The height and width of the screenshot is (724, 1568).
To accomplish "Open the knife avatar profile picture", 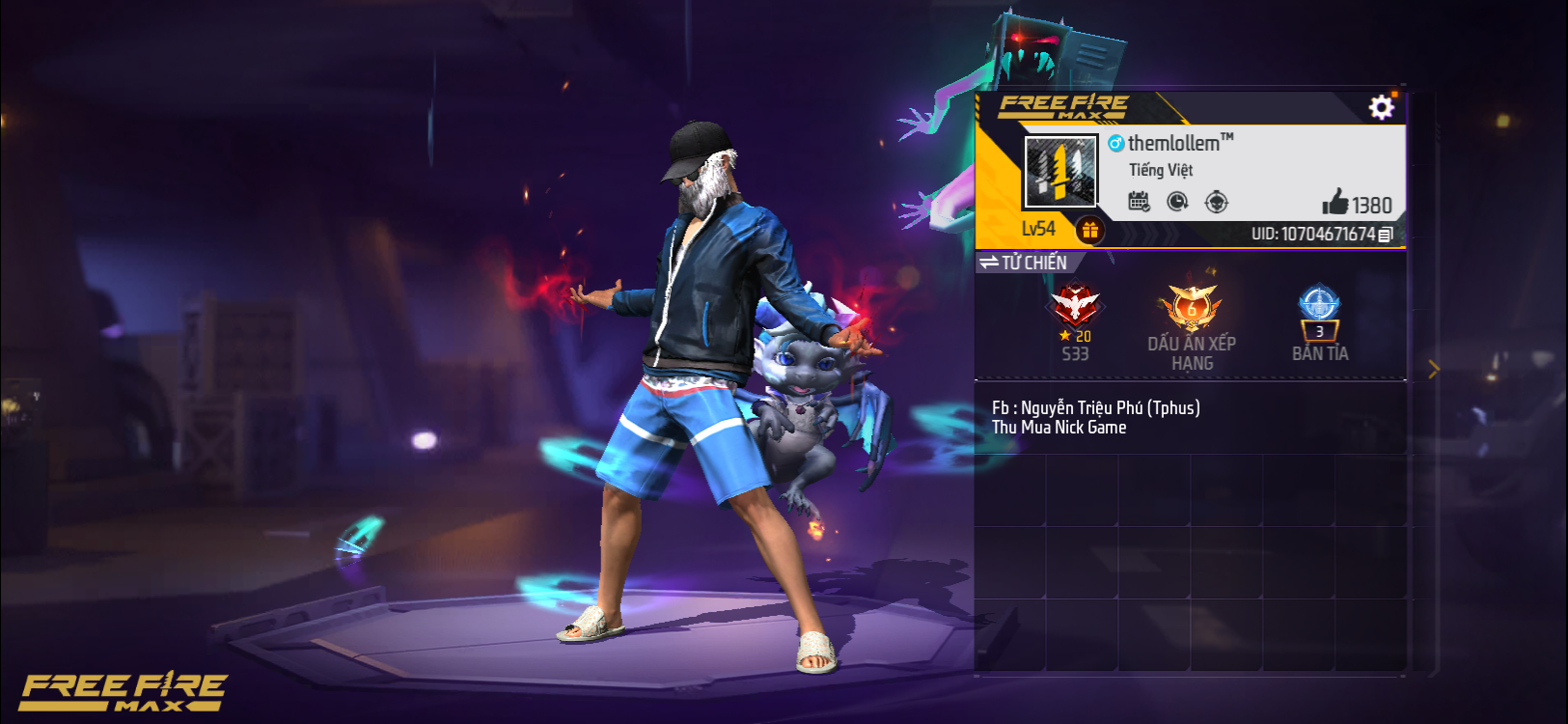I will tap(1059, 176).
